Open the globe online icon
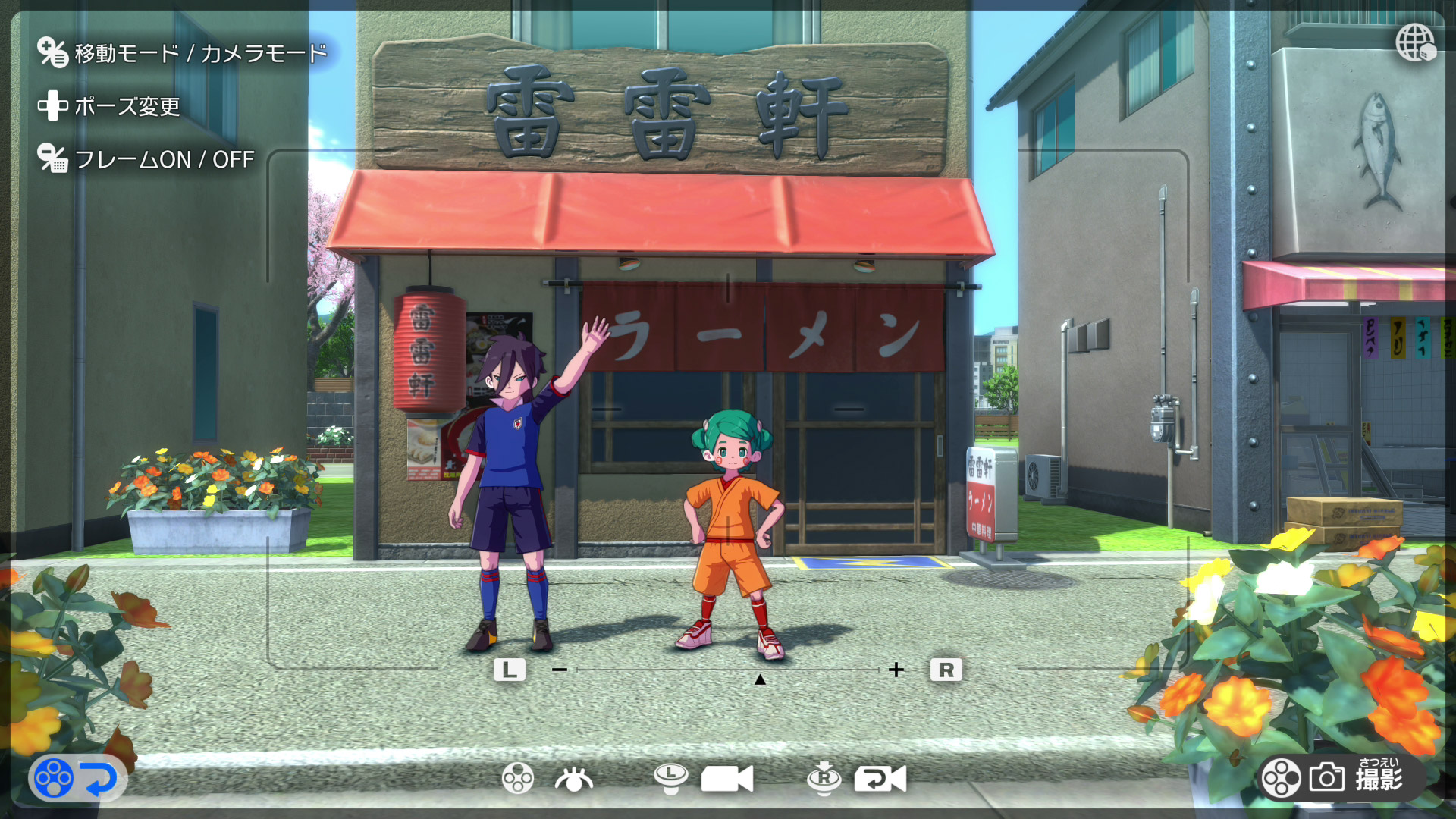This screenshot has width=1456, height=819. click(1415, 42)
